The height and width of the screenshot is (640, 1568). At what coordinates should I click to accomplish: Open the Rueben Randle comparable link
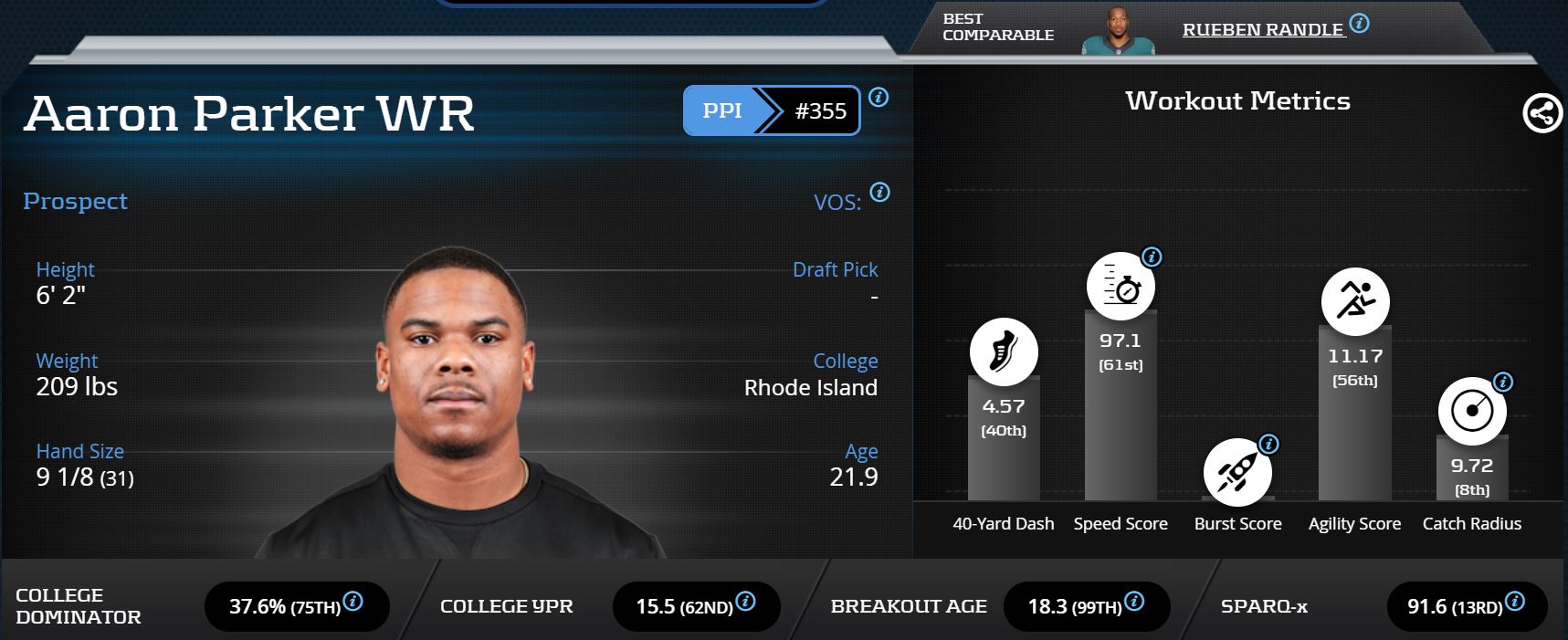(1262, 29)
